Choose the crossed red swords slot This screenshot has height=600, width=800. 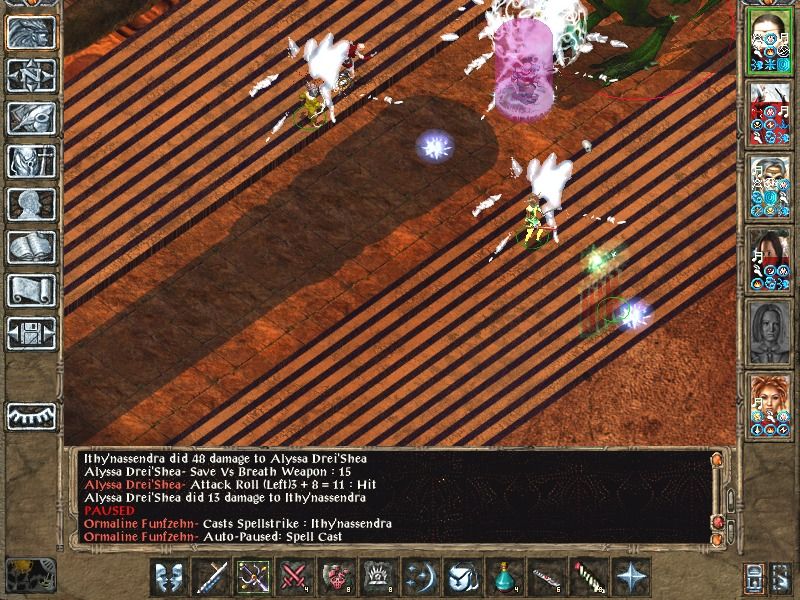pos(295,577)
